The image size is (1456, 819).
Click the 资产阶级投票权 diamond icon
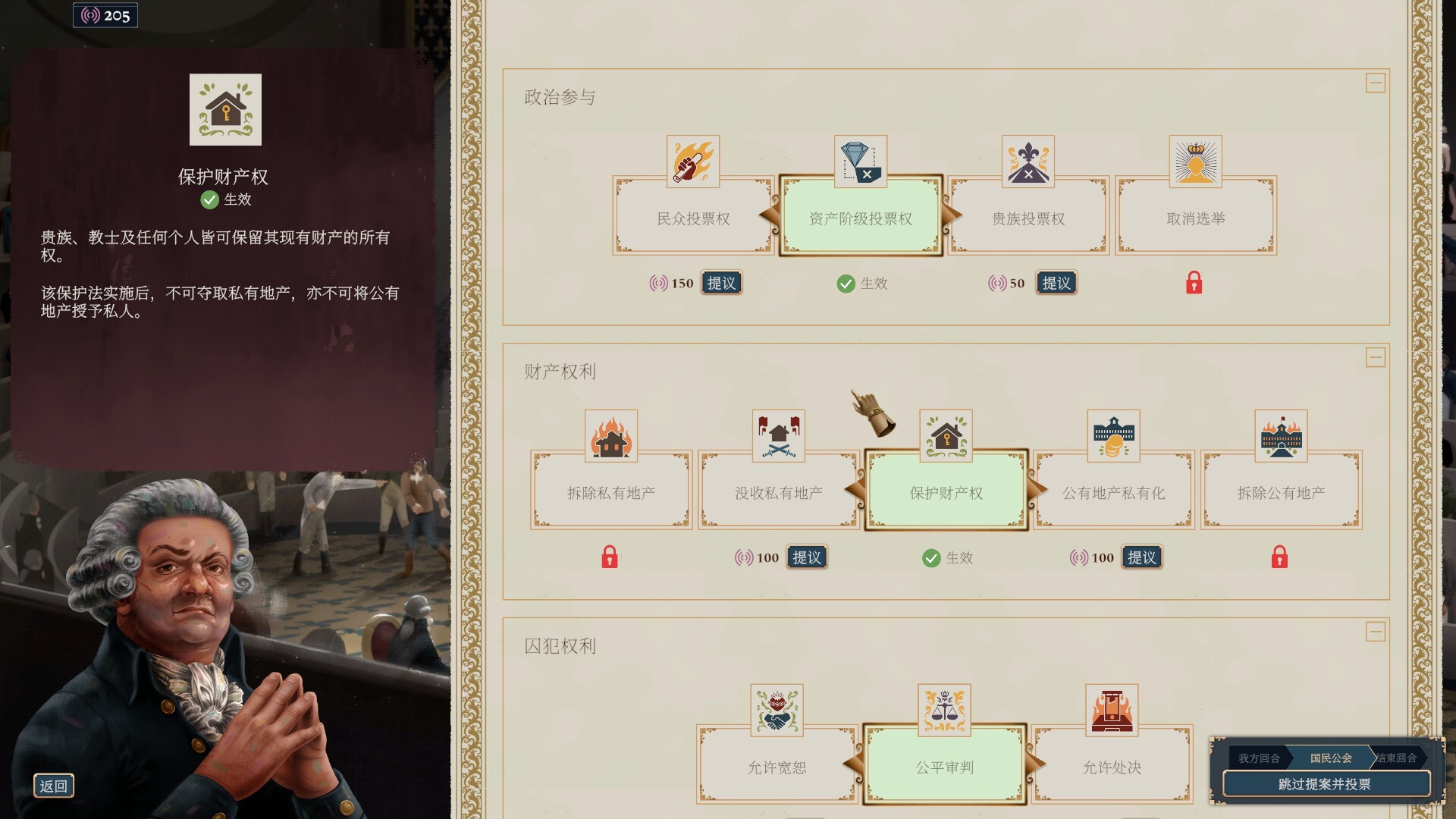click(859, 158)
